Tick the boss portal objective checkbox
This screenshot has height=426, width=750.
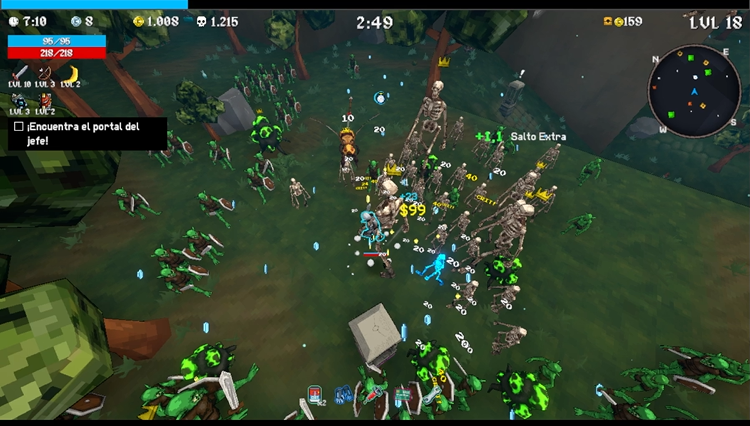point(19,127)
